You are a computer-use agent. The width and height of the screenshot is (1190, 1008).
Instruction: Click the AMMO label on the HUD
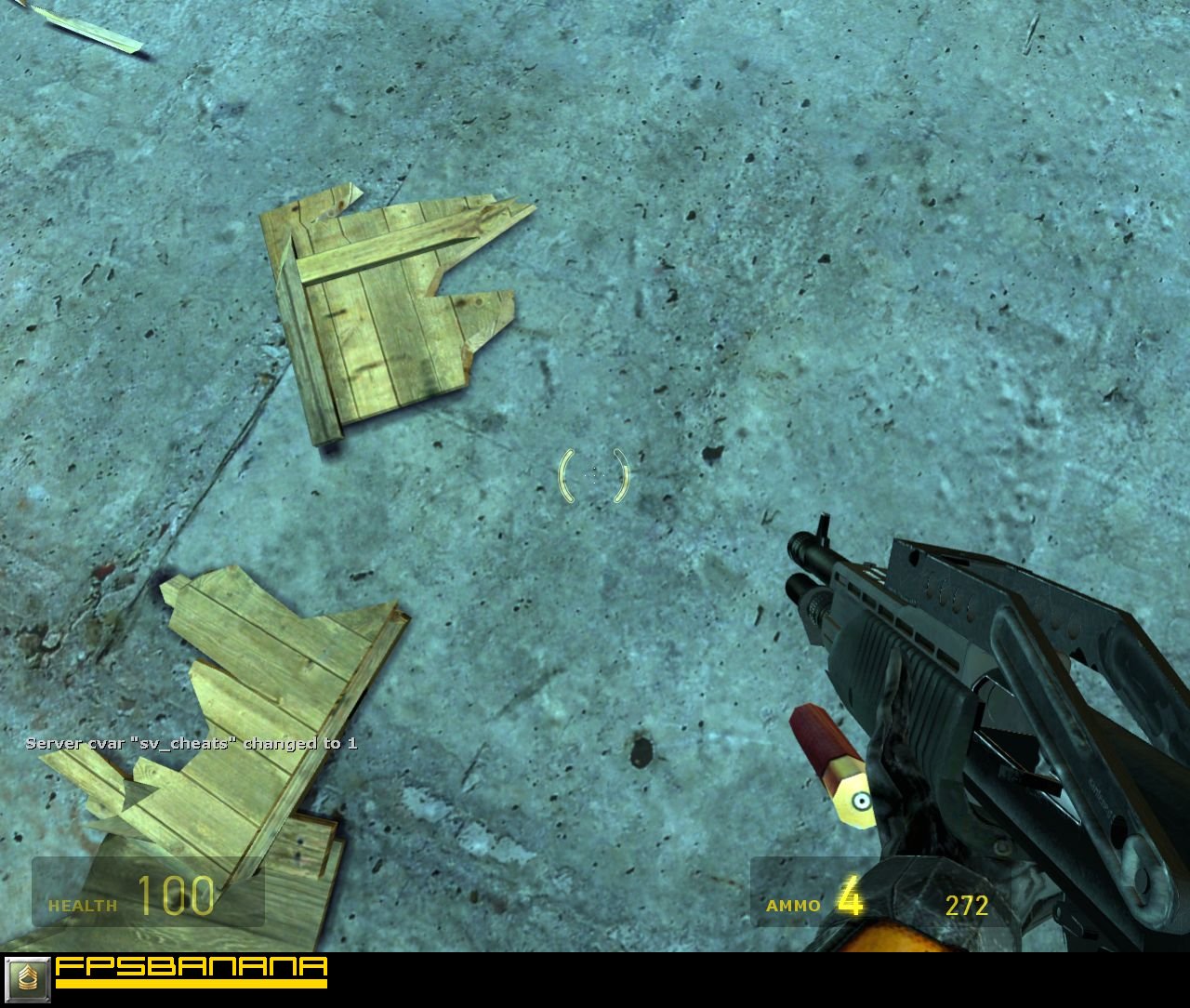(x=792, y=905)
